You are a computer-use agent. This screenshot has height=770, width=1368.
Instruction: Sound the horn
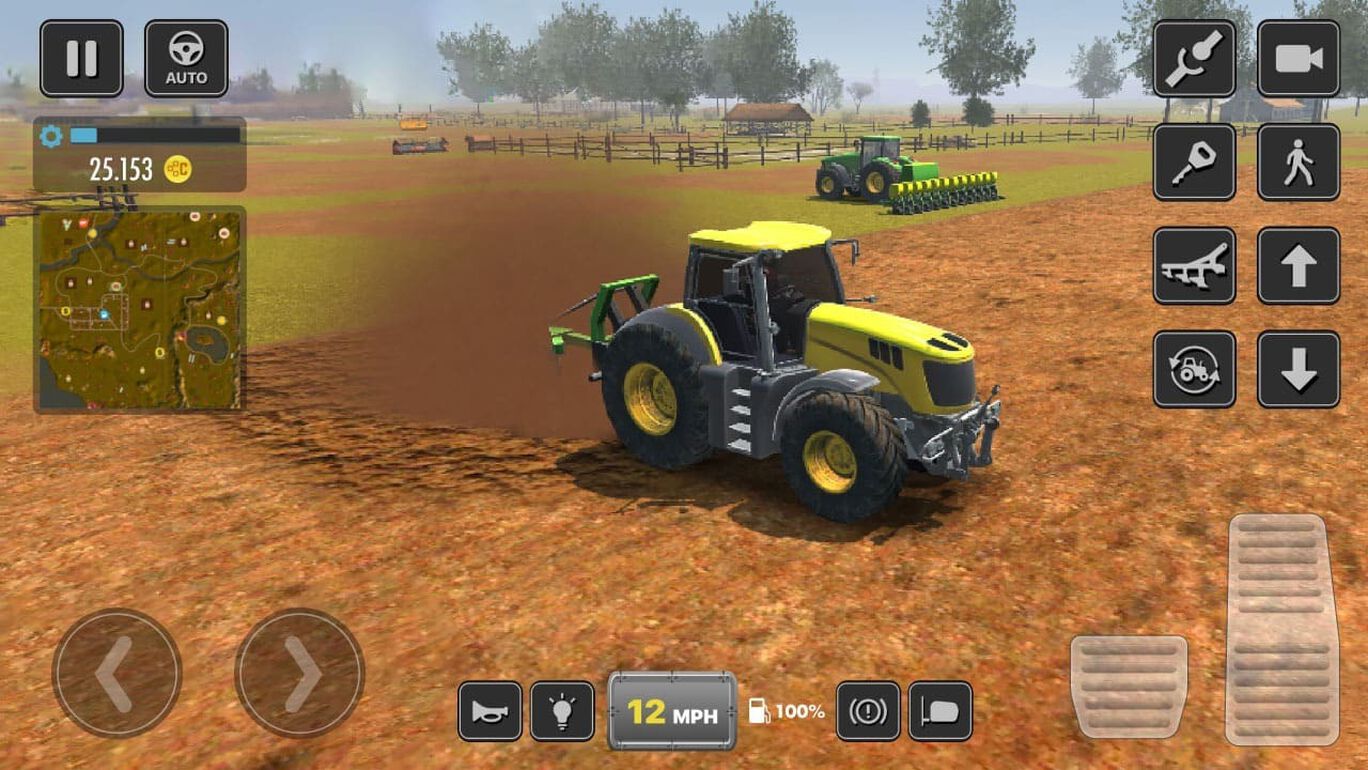pos(490,711)
